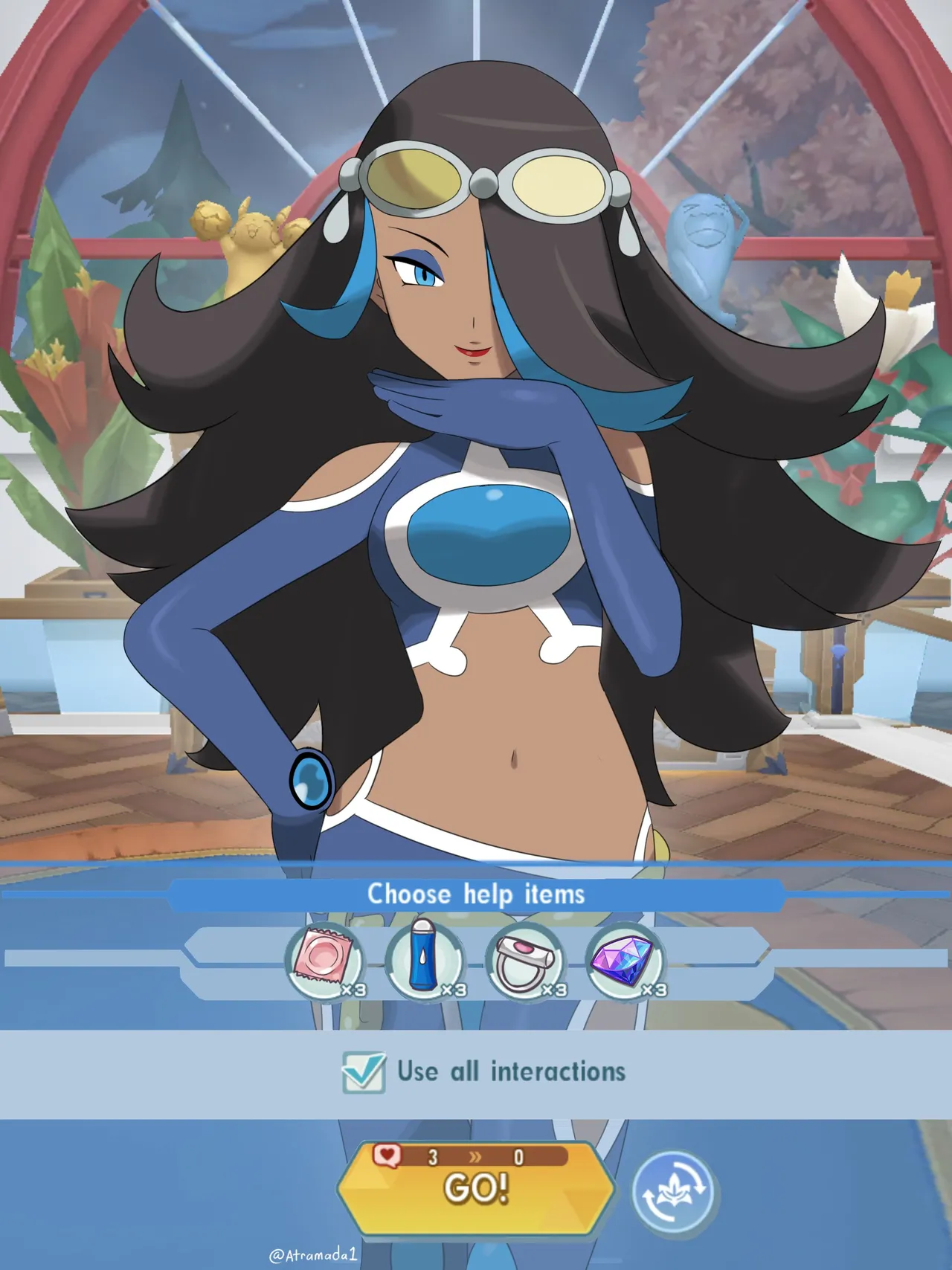Start with the yellow GO! button
This screenshot has width=952, height=1270.
476,1188
